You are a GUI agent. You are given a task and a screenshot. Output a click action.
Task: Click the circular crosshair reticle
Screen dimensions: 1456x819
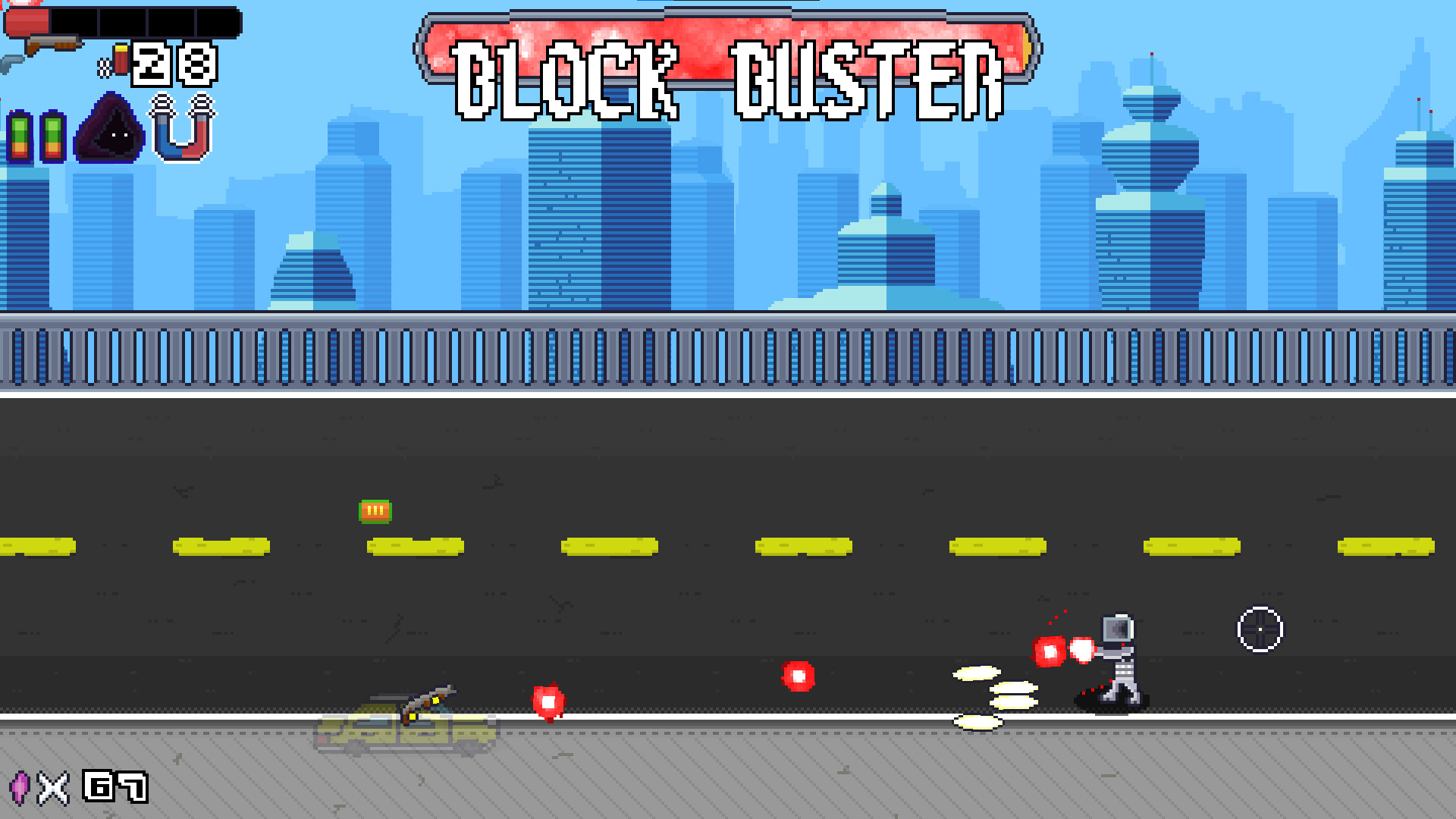pyautogui.click(x=1259, y=629)
